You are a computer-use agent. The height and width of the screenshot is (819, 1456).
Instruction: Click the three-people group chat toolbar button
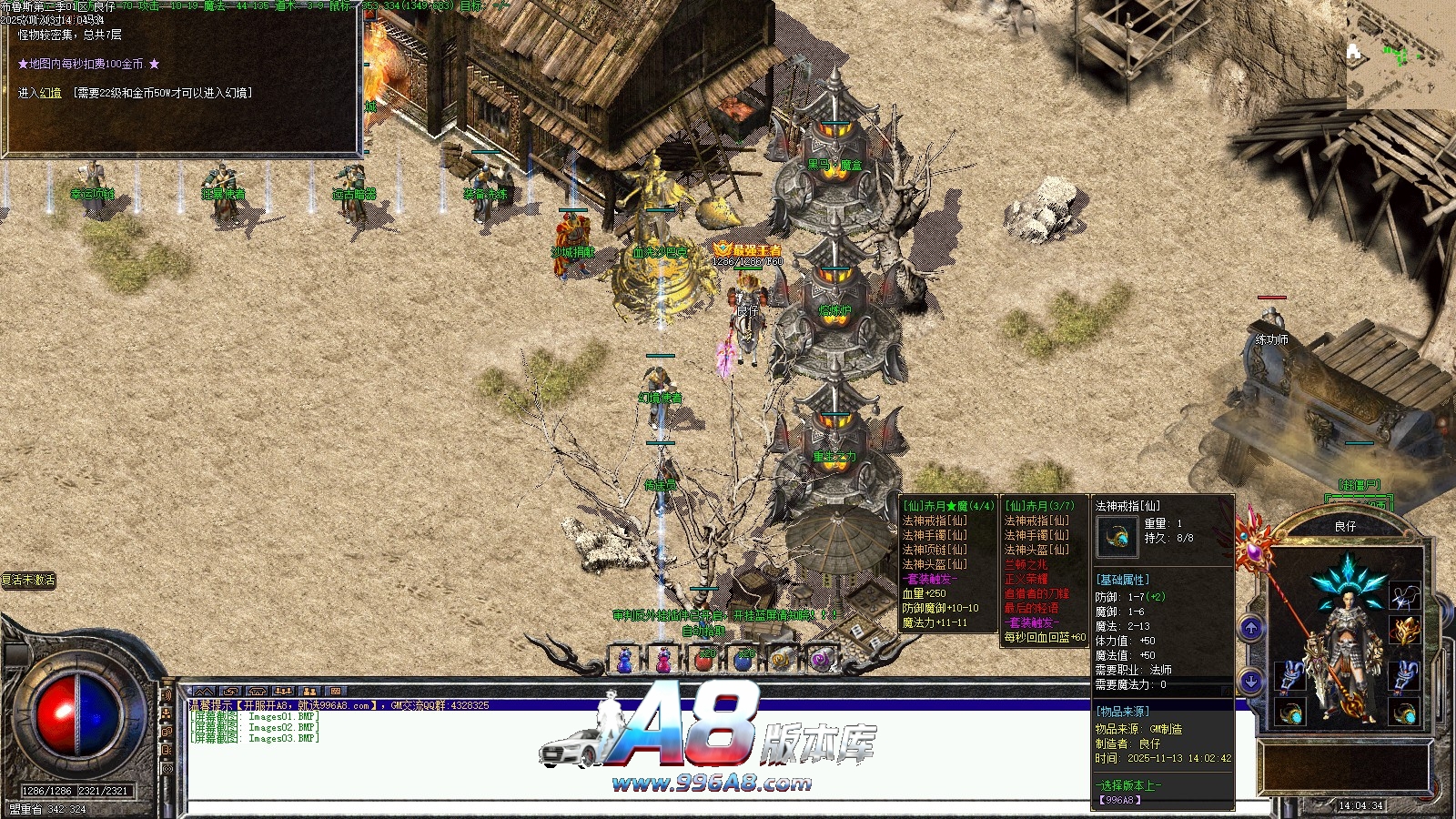tap(283, 692)
